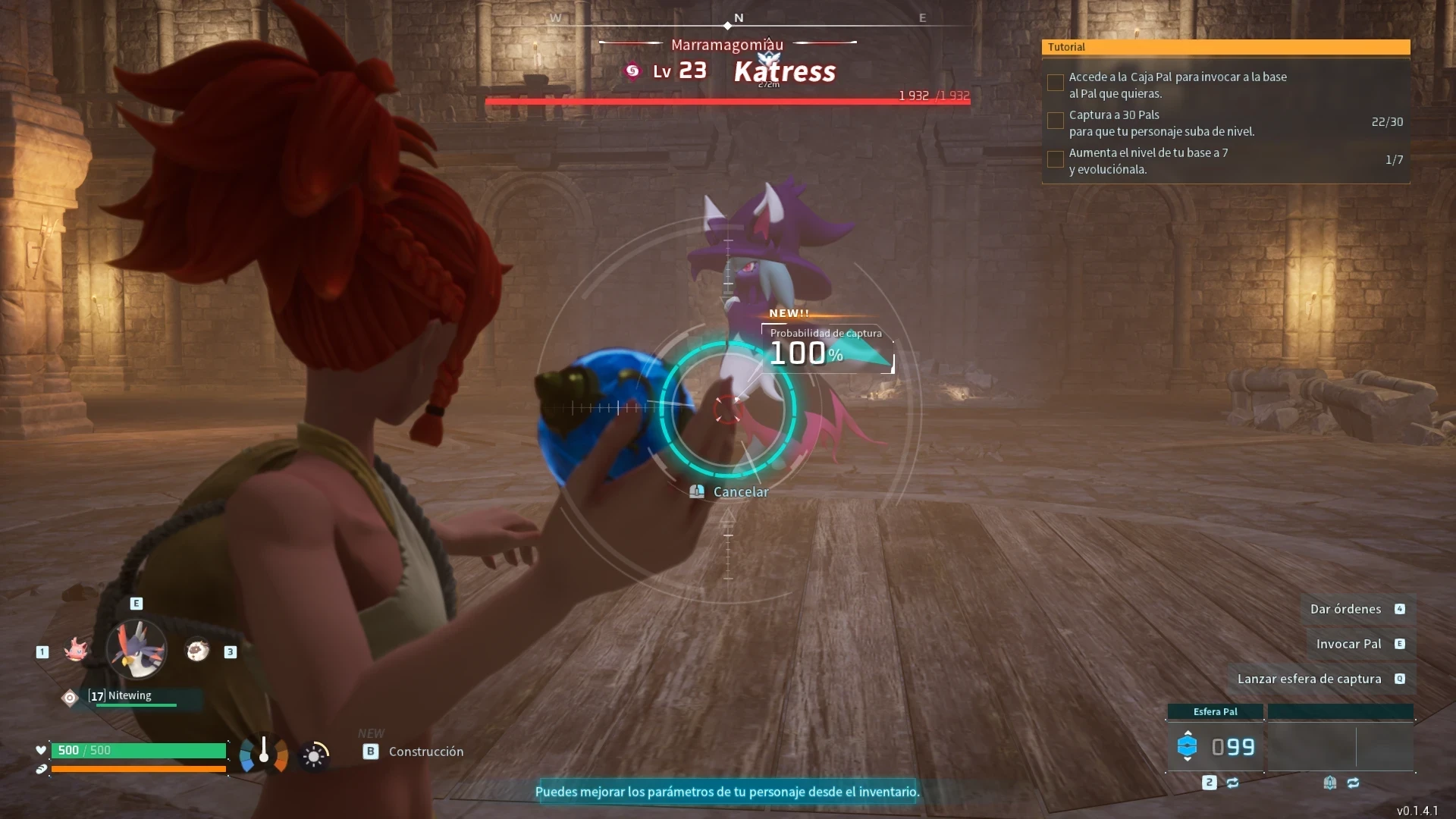The height and width of the screenshot is (819, 1456).
Task: Open the Construcción menu option
Action: pyautogui.click(x=425, y=752)
